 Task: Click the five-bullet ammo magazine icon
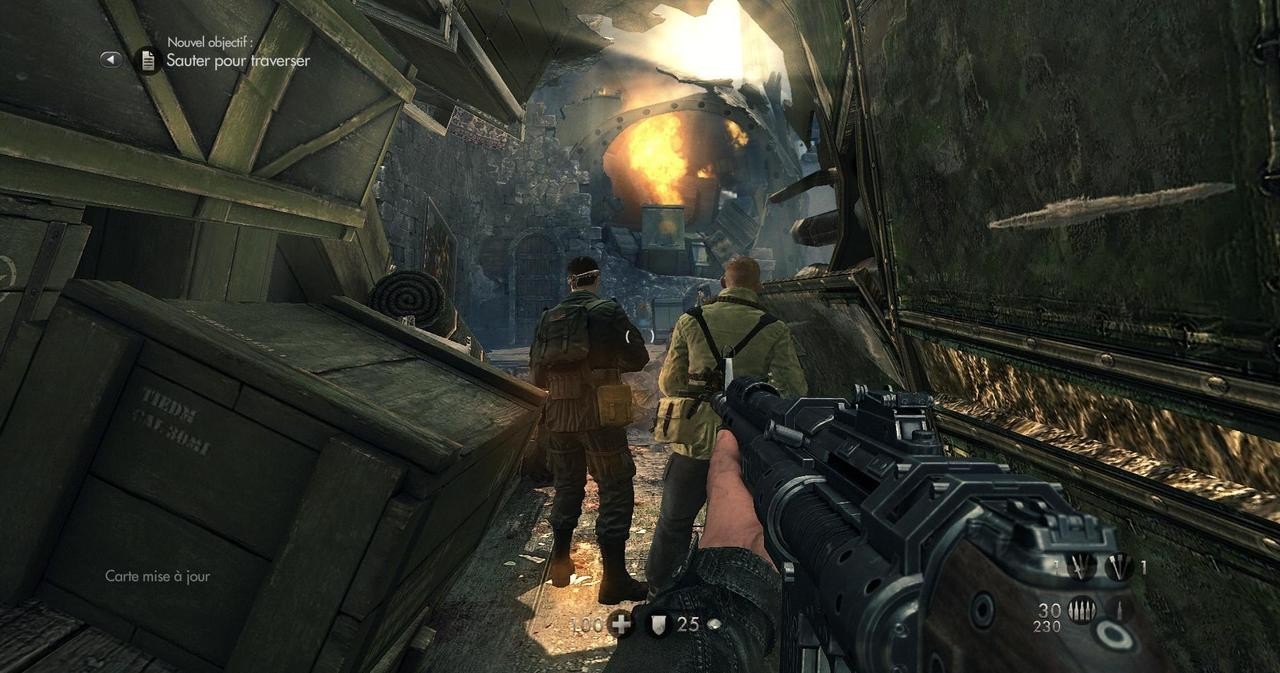1081,610
